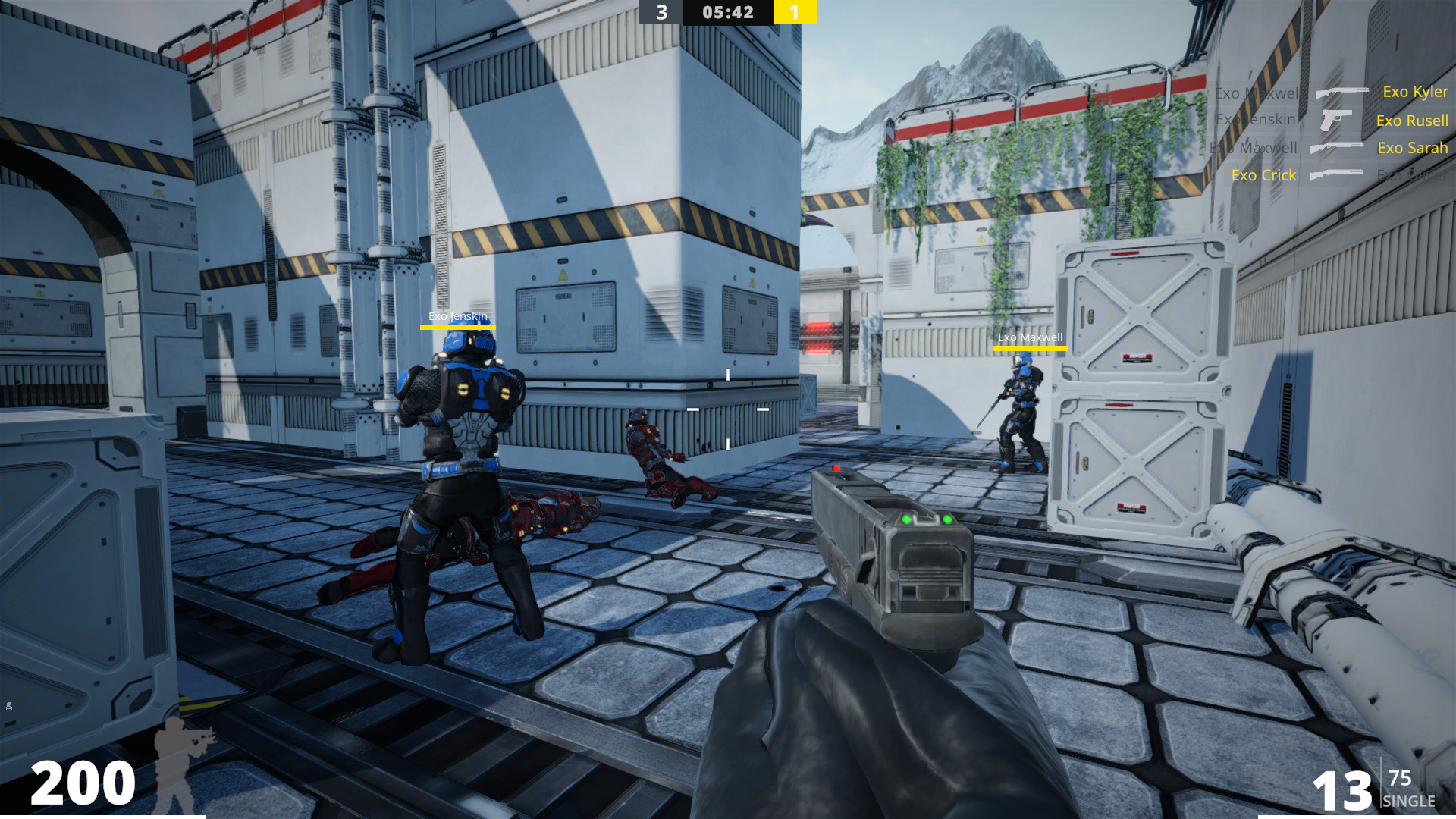The image size is (1456, 819).
Task: Click the Exo Maxwell nameplate label
Action: click(1029, 339)
